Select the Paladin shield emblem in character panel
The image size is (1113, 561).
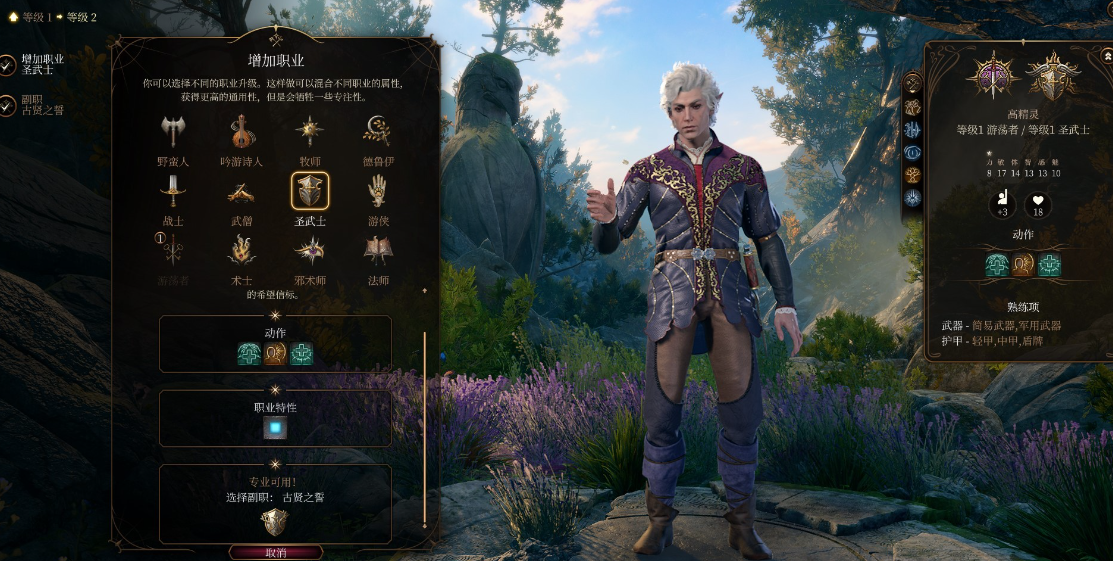click(1053, 77)
